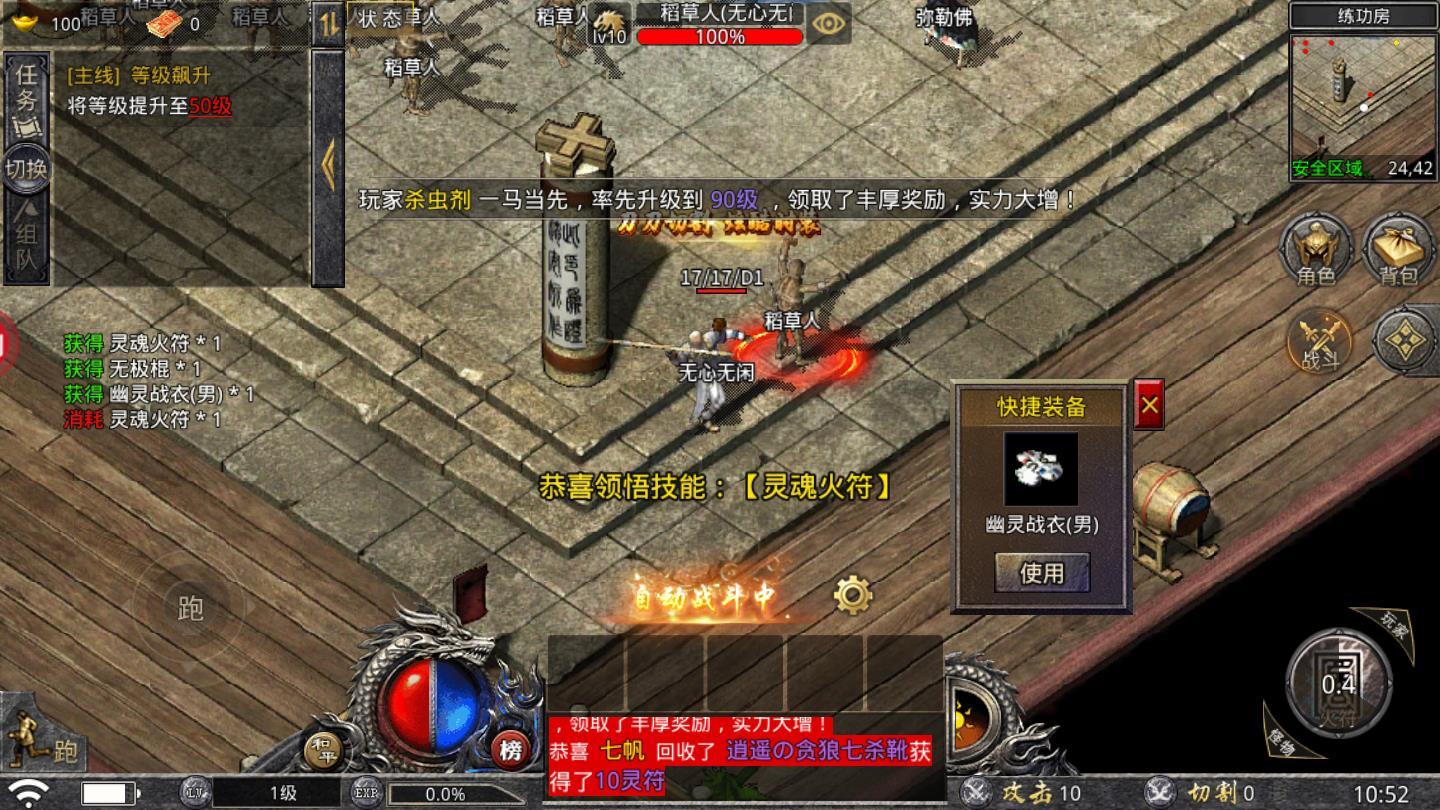Tap the 榜 ranking icon
The image size is (1440, 810).
(514, 748)
